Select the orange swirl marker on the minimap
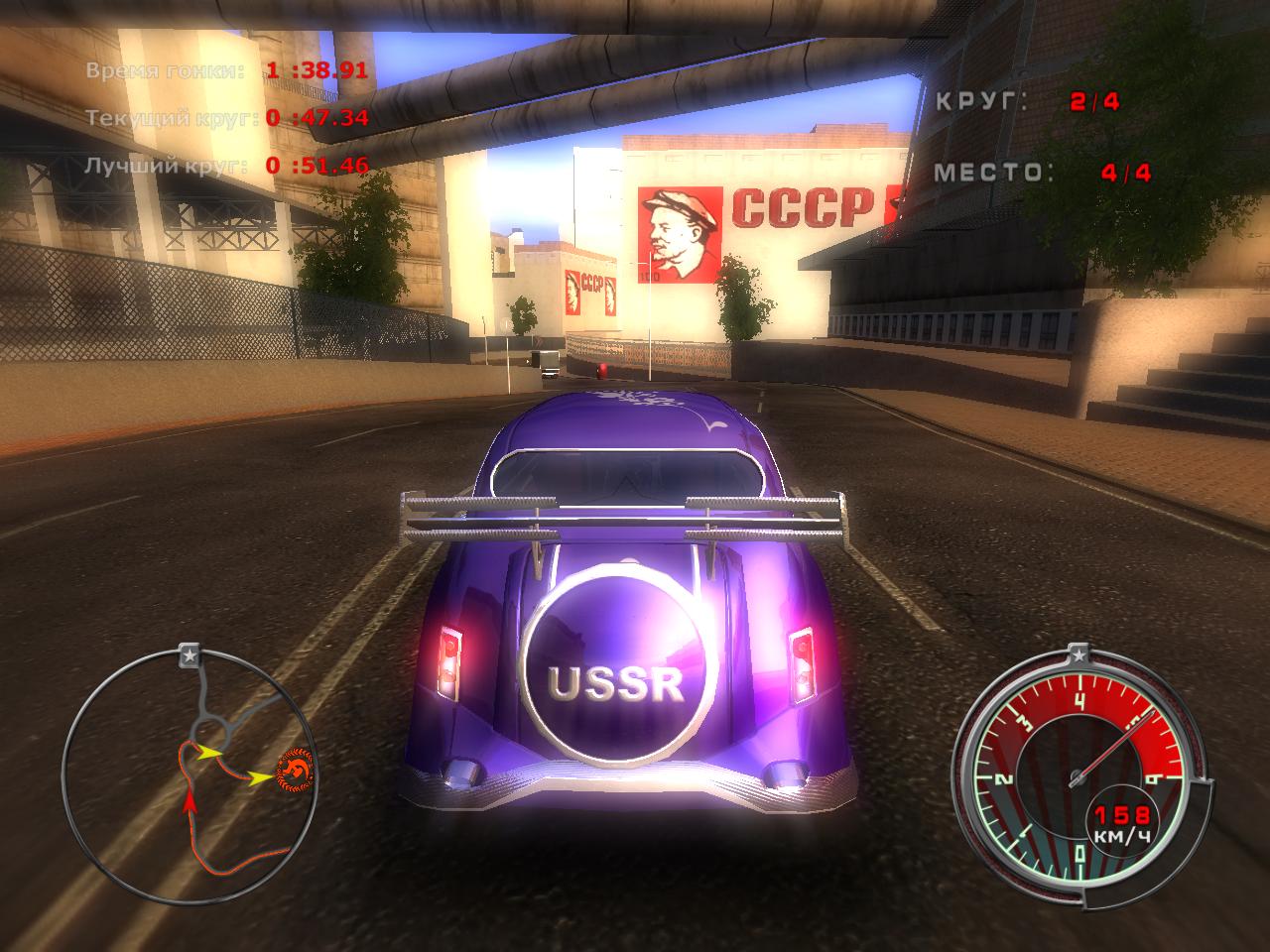Image resolution: width=1270 pixels, height=952 pixels. coord(295,769)
